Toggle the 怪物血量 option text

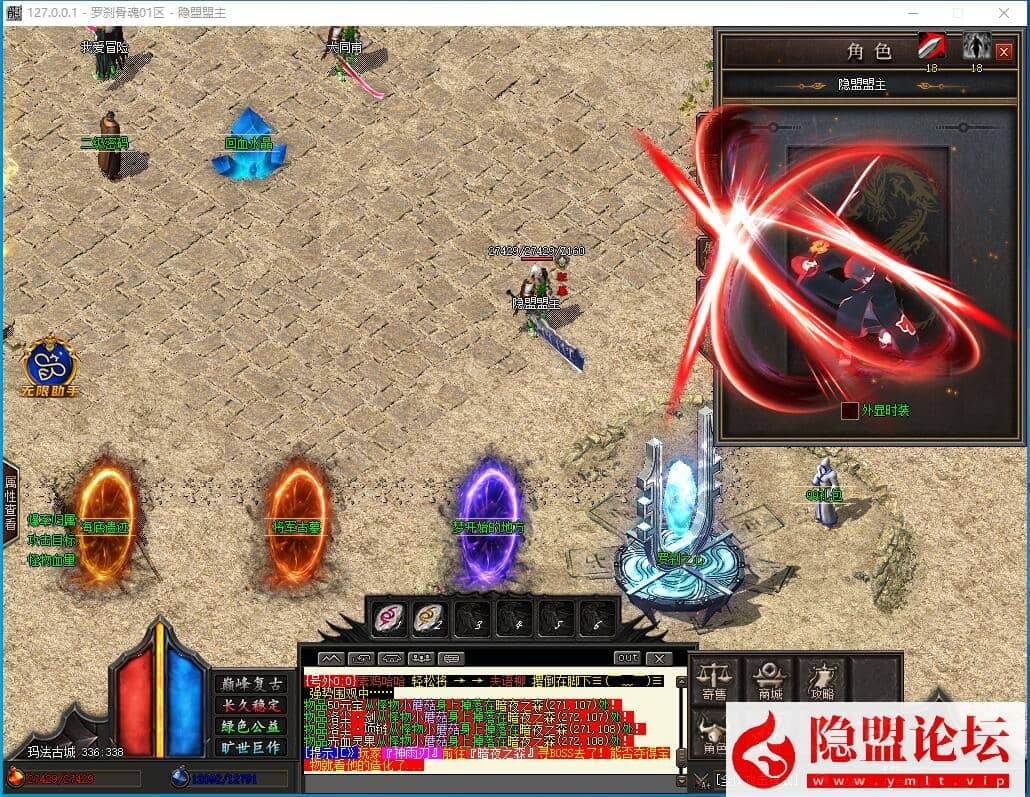point(52,561)
